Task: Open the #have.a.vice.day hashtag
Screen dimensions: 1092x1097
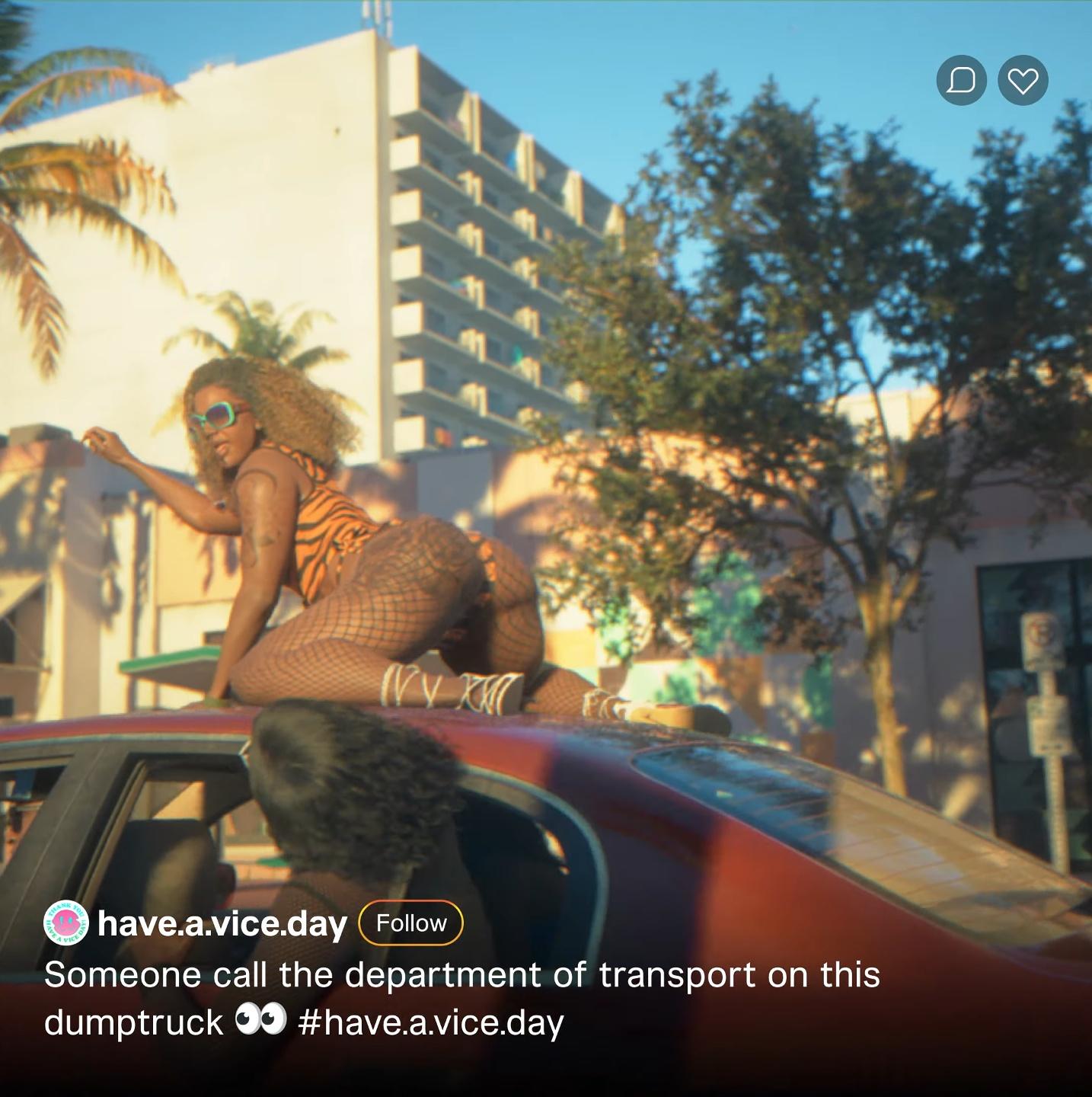Action: pos(431,1022)
